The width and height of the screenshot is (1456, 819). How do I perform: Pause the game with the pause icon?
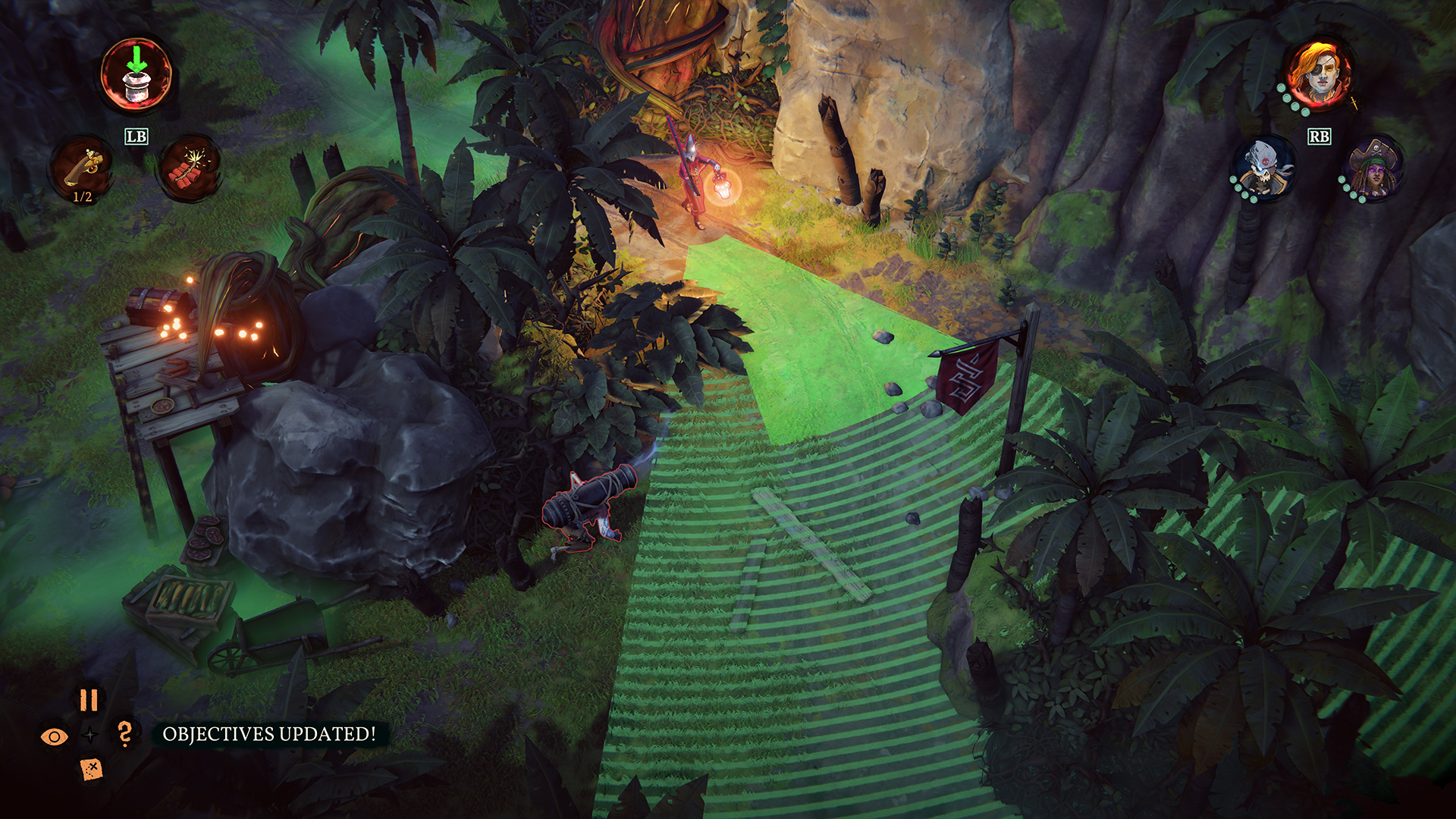[89, 700]
